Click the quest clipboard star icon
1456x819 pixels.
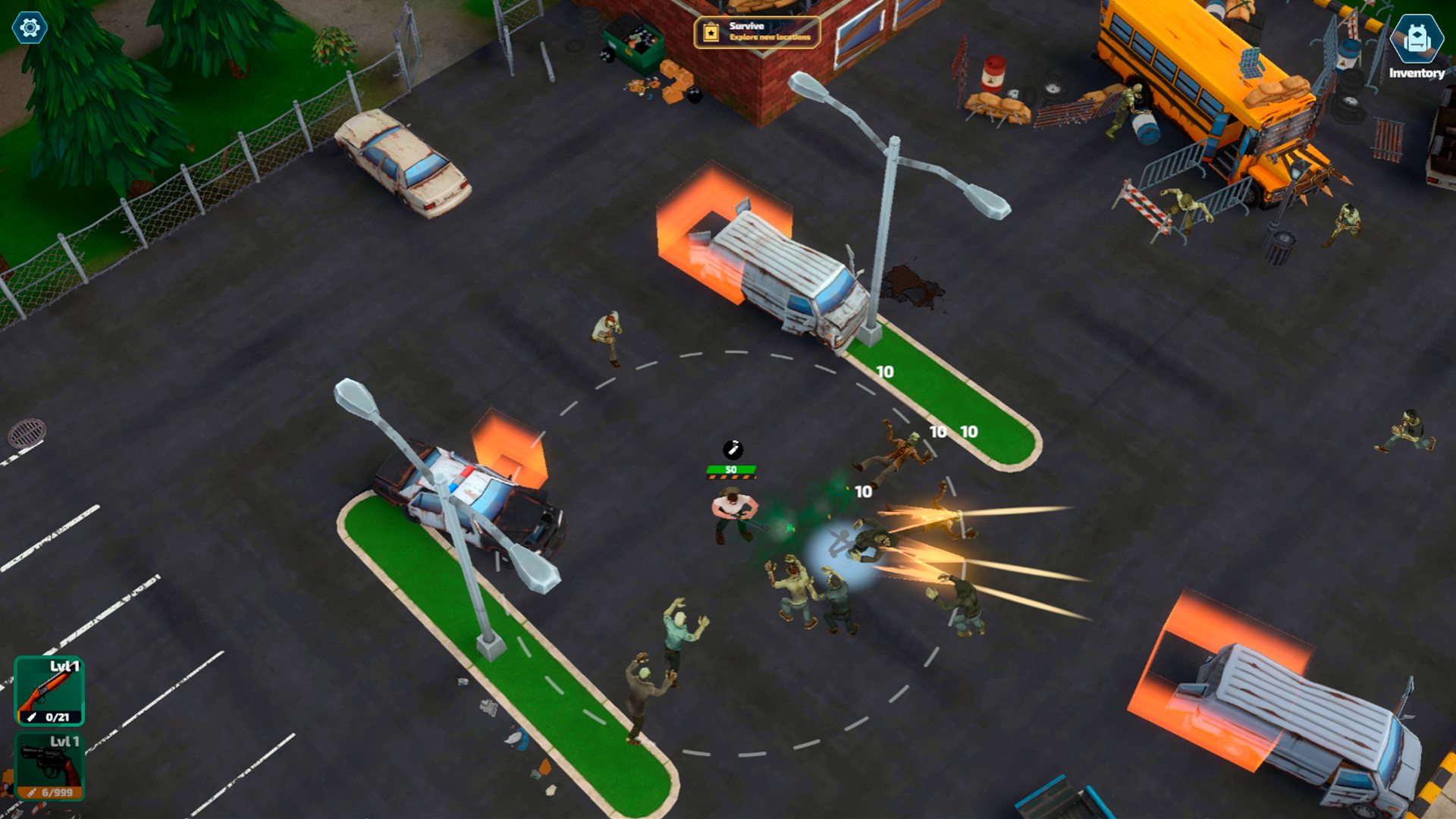[x=710, y=32]
